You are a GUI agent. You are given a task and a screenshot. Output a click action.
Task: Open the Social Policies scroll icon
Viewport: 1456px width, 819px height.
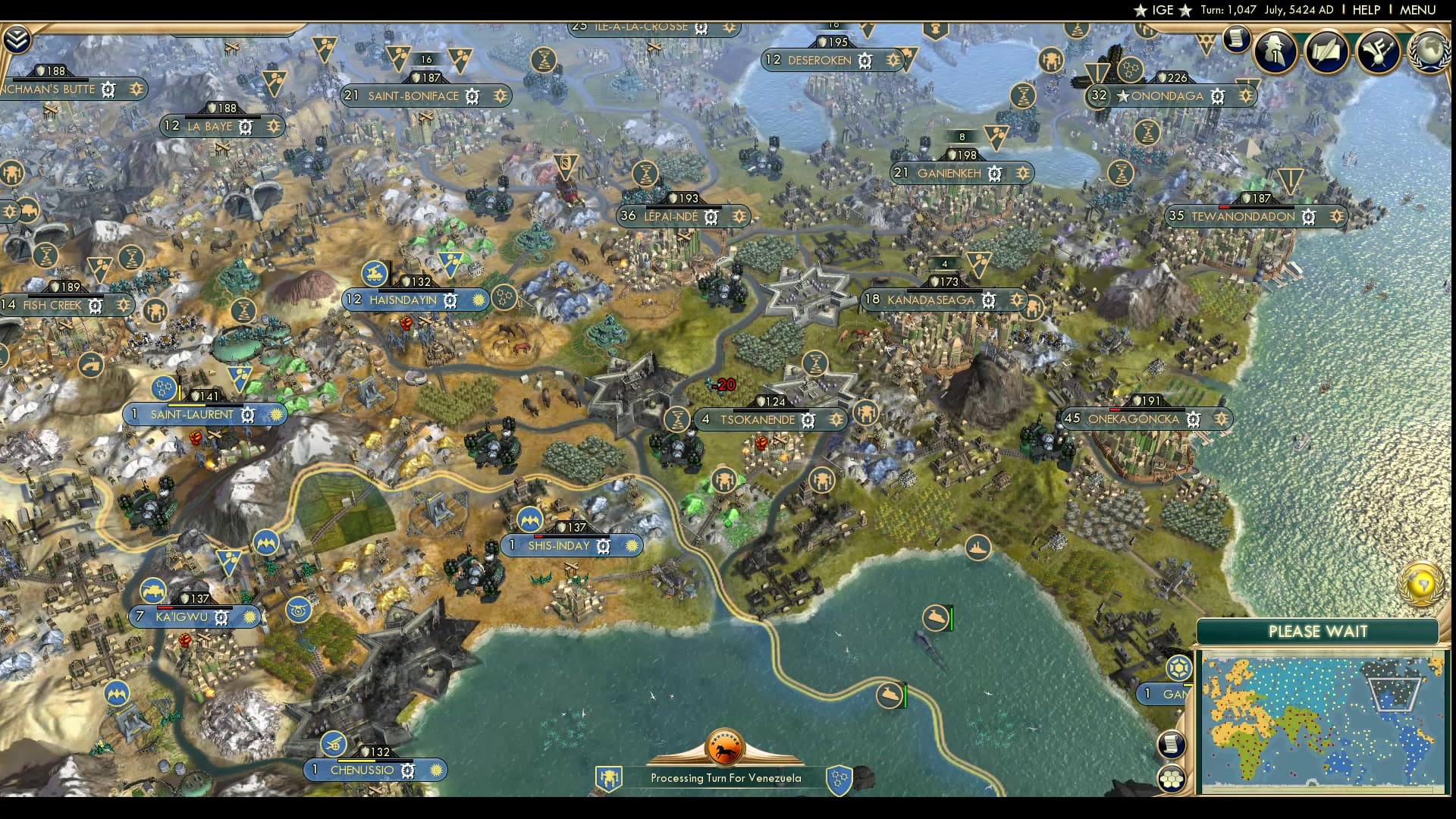(1327, 51)
